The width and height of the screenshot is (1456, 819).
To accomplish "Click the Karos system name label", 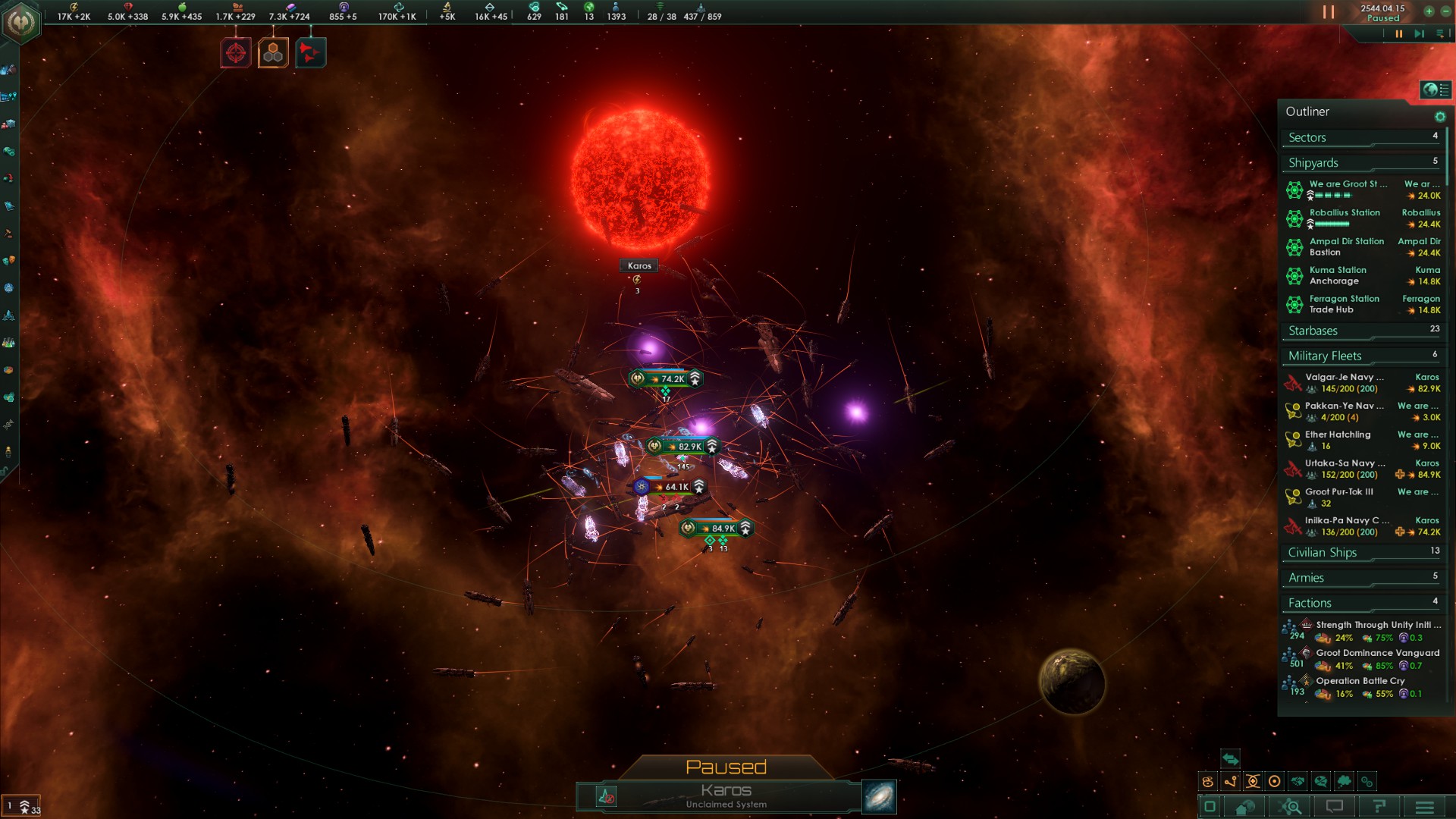I will [639, 265].
